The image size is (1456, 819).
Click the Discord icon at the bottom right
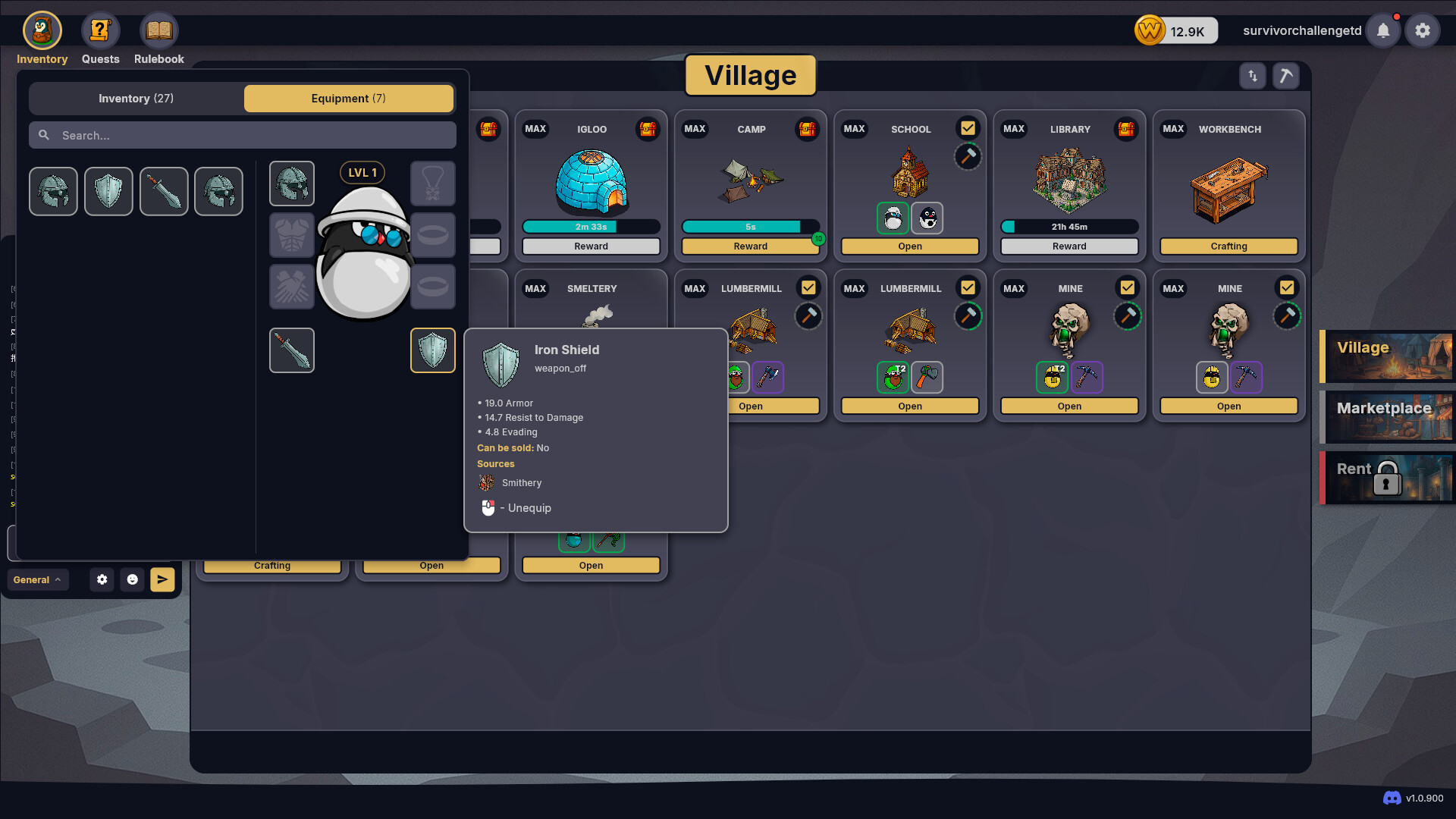click(1391, 798)
